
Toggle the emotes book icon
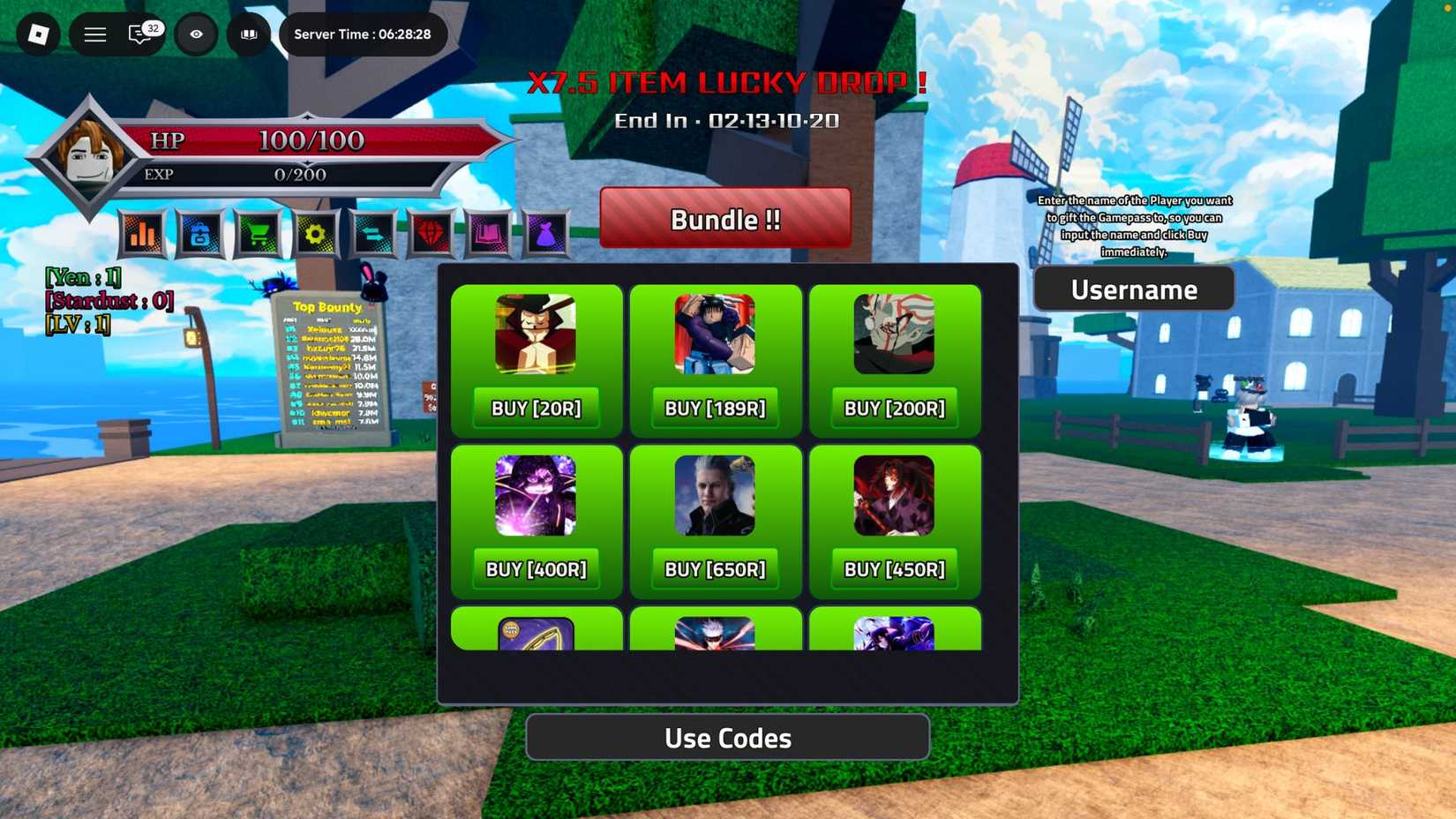(x=248, y=34)
